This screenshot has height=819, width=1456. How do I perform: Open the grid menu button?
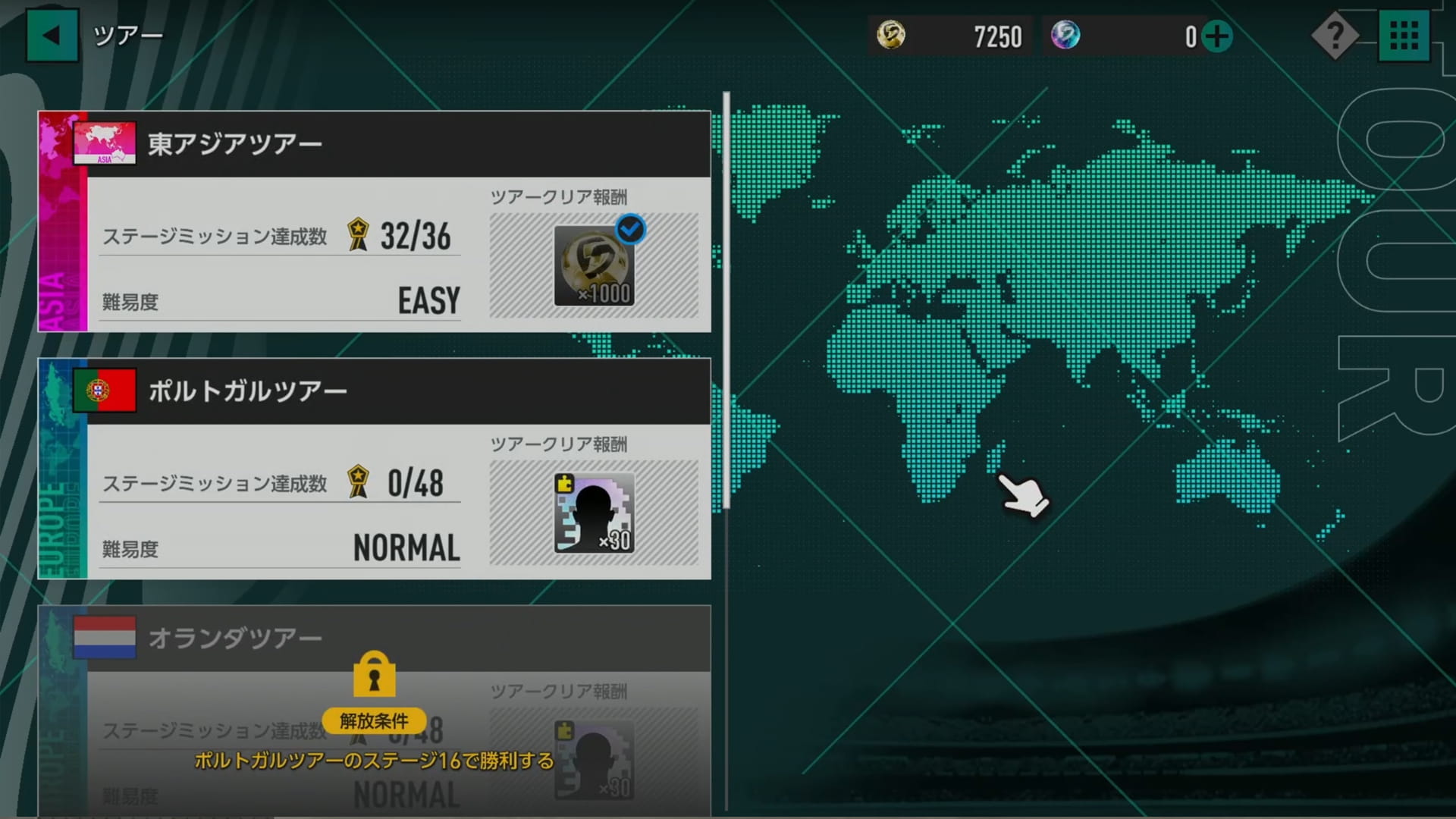(1404, 36)
